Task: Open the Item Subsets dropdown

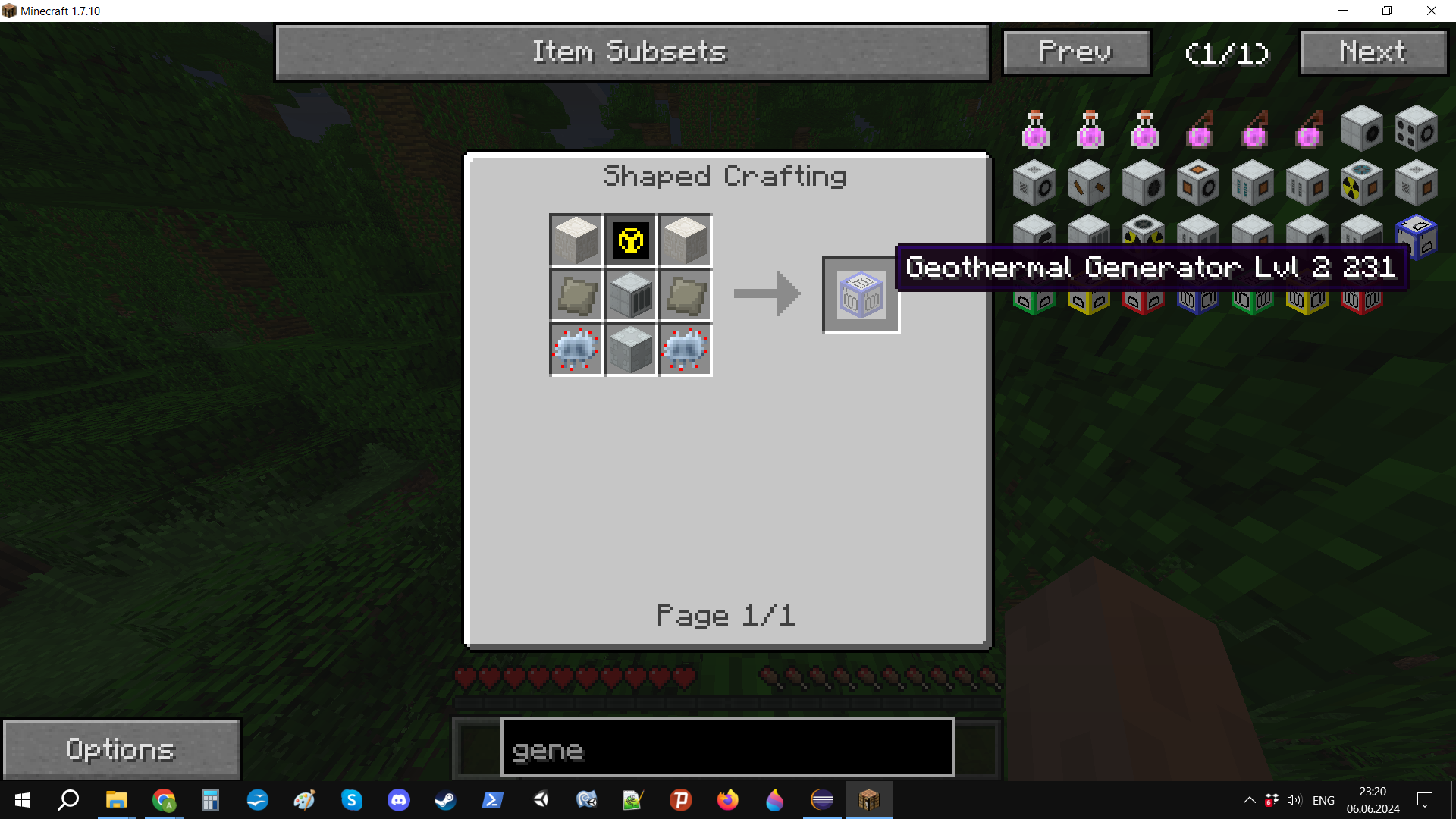Action: (x=632, y=52)
